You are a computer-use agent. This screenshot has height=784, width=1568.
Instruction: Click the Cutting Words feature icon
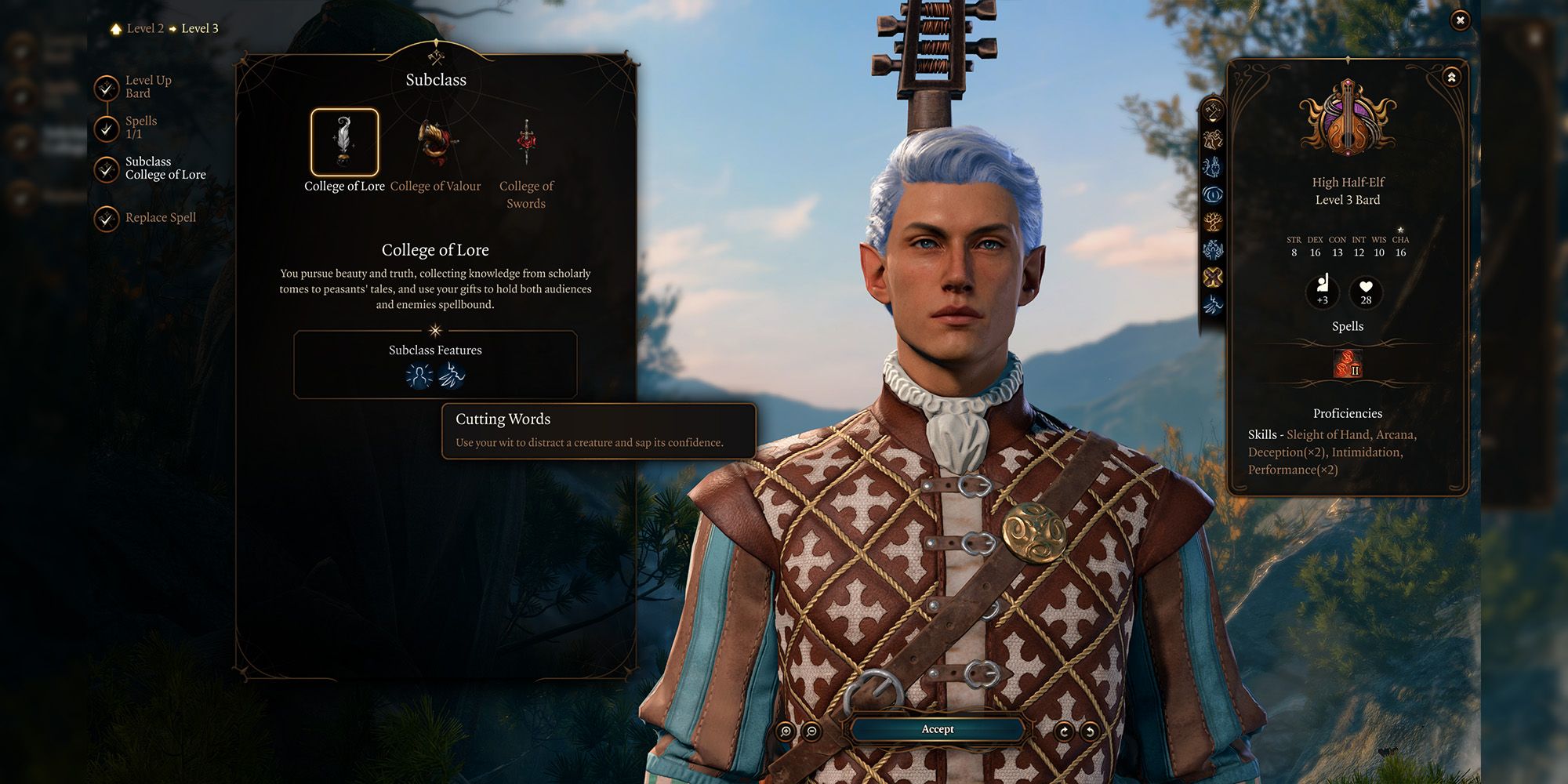coord(452,376)
